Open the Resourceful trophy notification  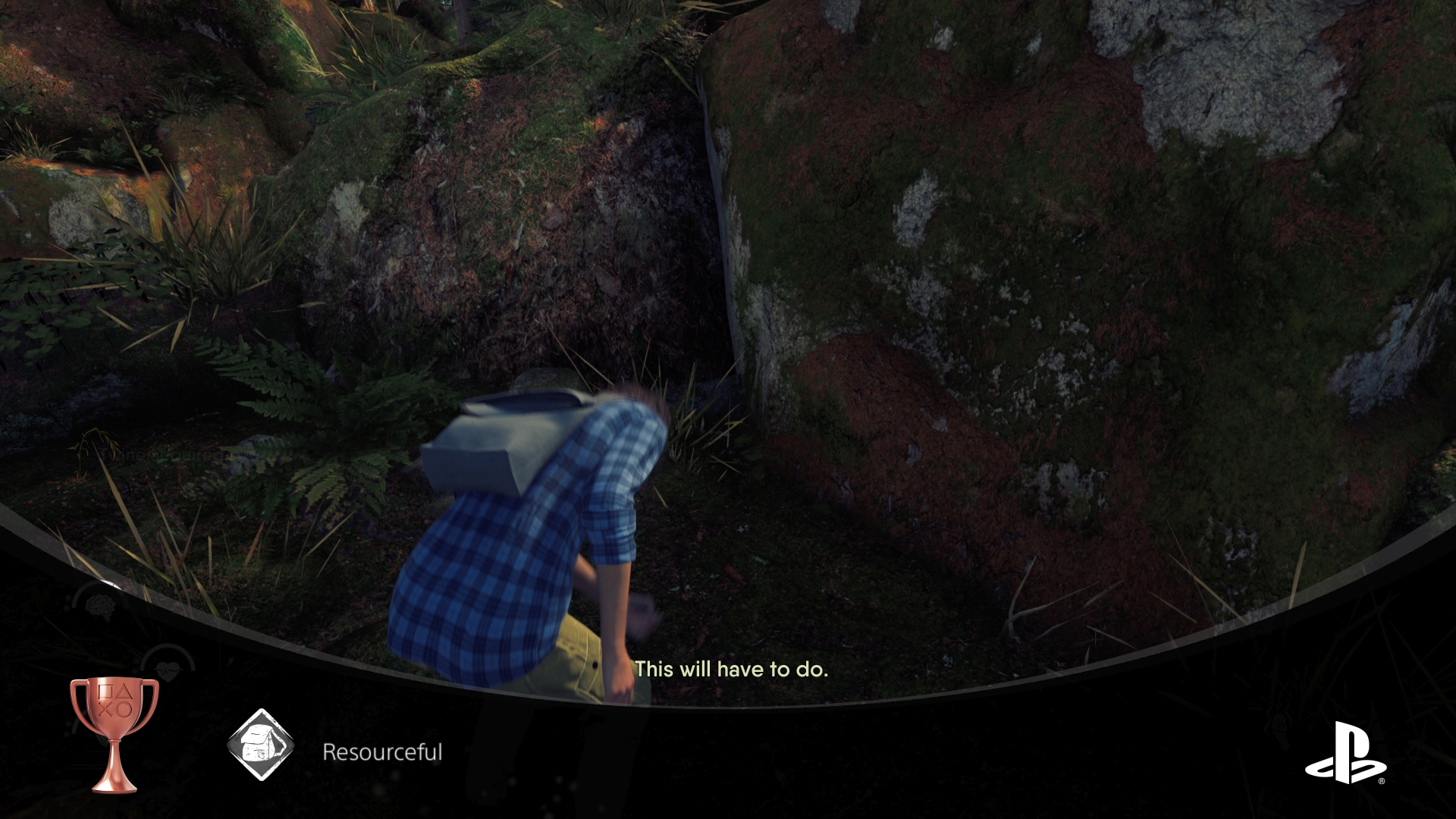click(x=382, y=752)
